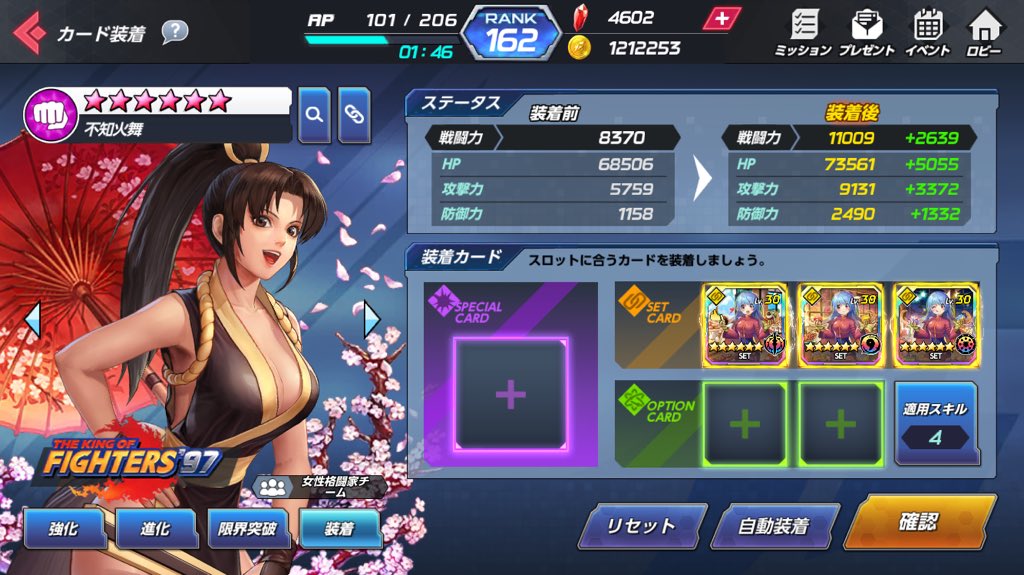Choose 自動装着 auto-equip

click(773, 526)
